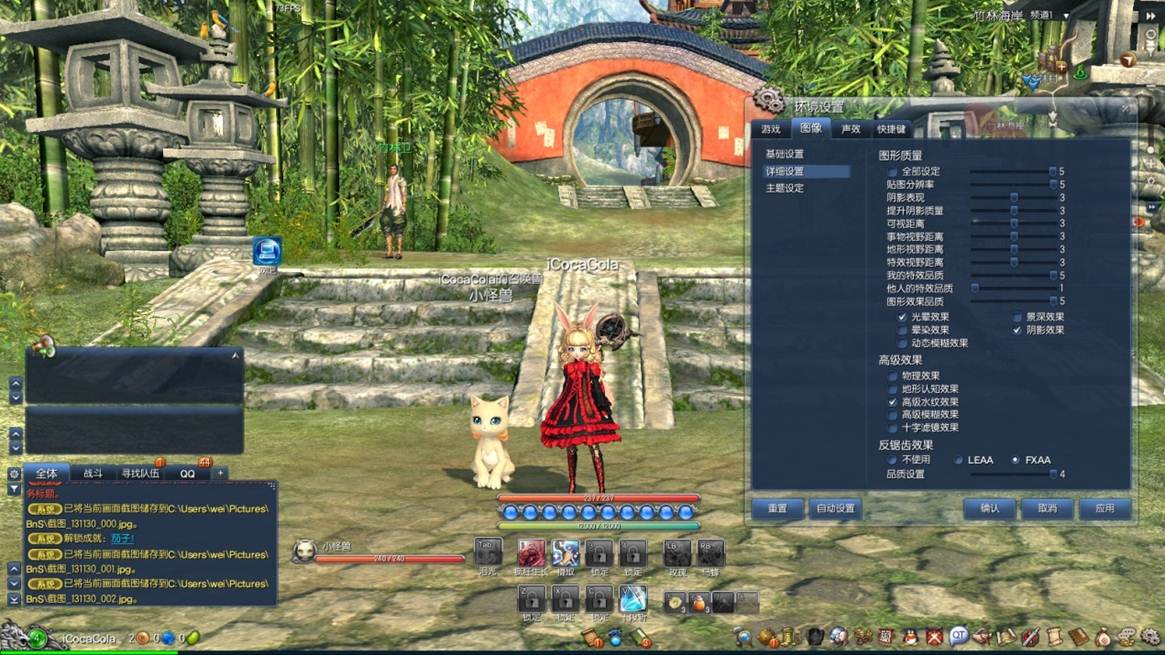The width and height of the screenshot is (1165, 655).
Task: Open the QQ chat tab
Action: pos(187,473)
